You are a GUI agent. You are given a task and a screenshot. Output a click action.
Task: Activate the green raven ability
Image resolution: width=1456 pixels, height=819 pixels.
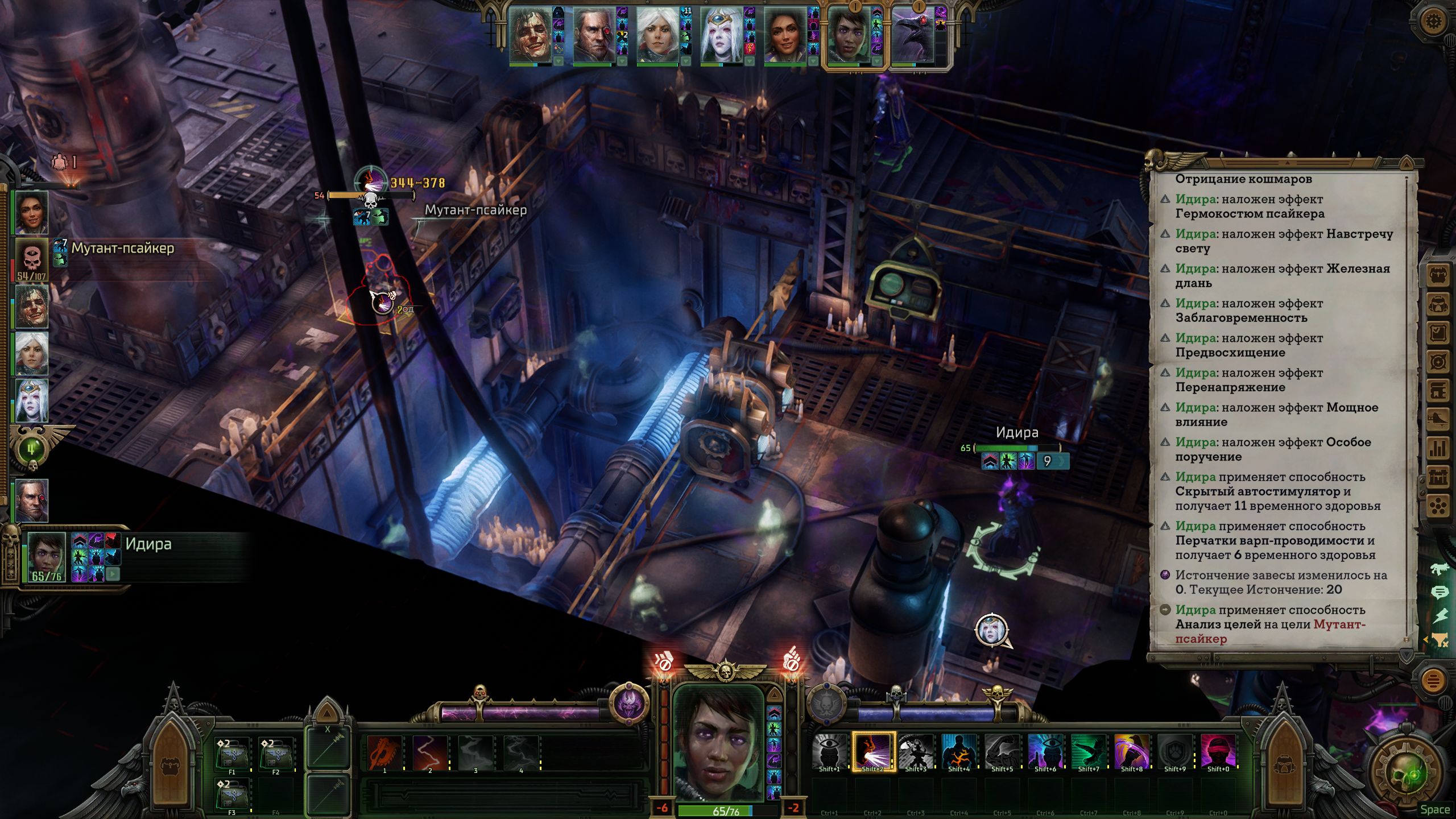(1088, 751)
